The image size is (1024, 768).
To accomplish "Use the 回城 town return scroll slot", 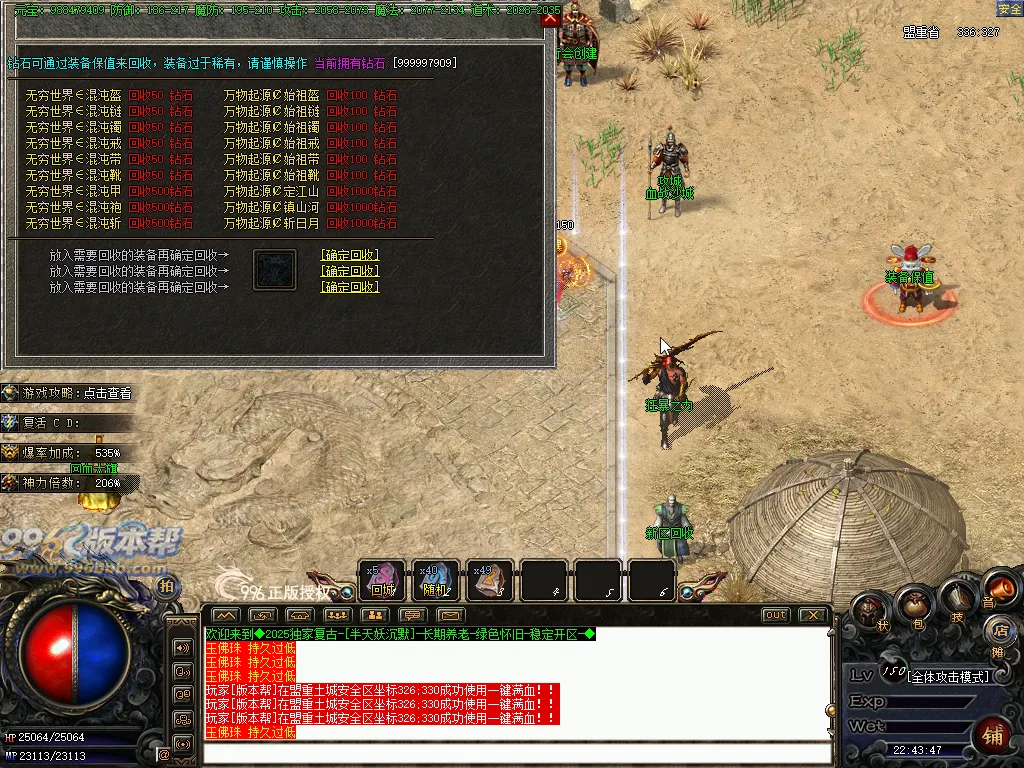I will coord(382,580).
